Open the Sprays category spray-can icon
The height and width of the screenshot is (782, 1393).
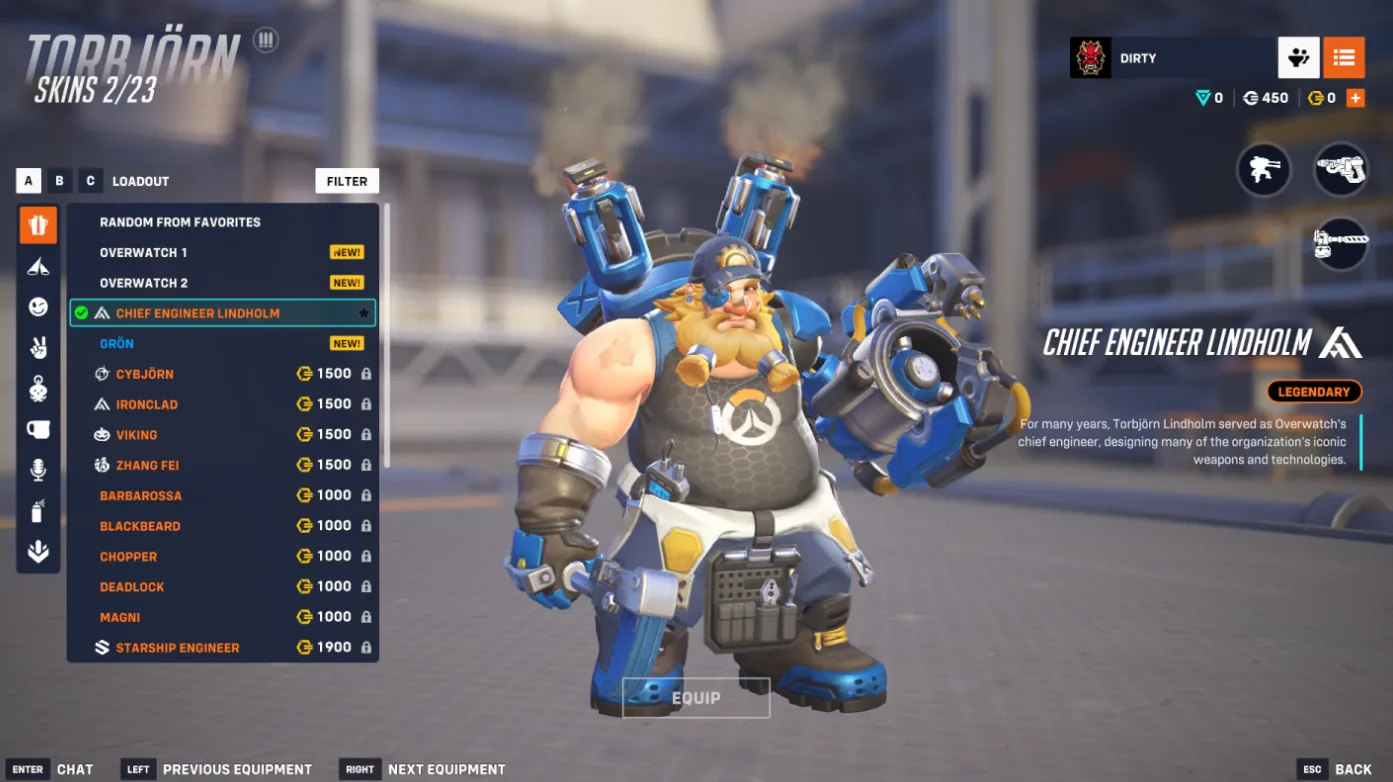pos(37,512)
